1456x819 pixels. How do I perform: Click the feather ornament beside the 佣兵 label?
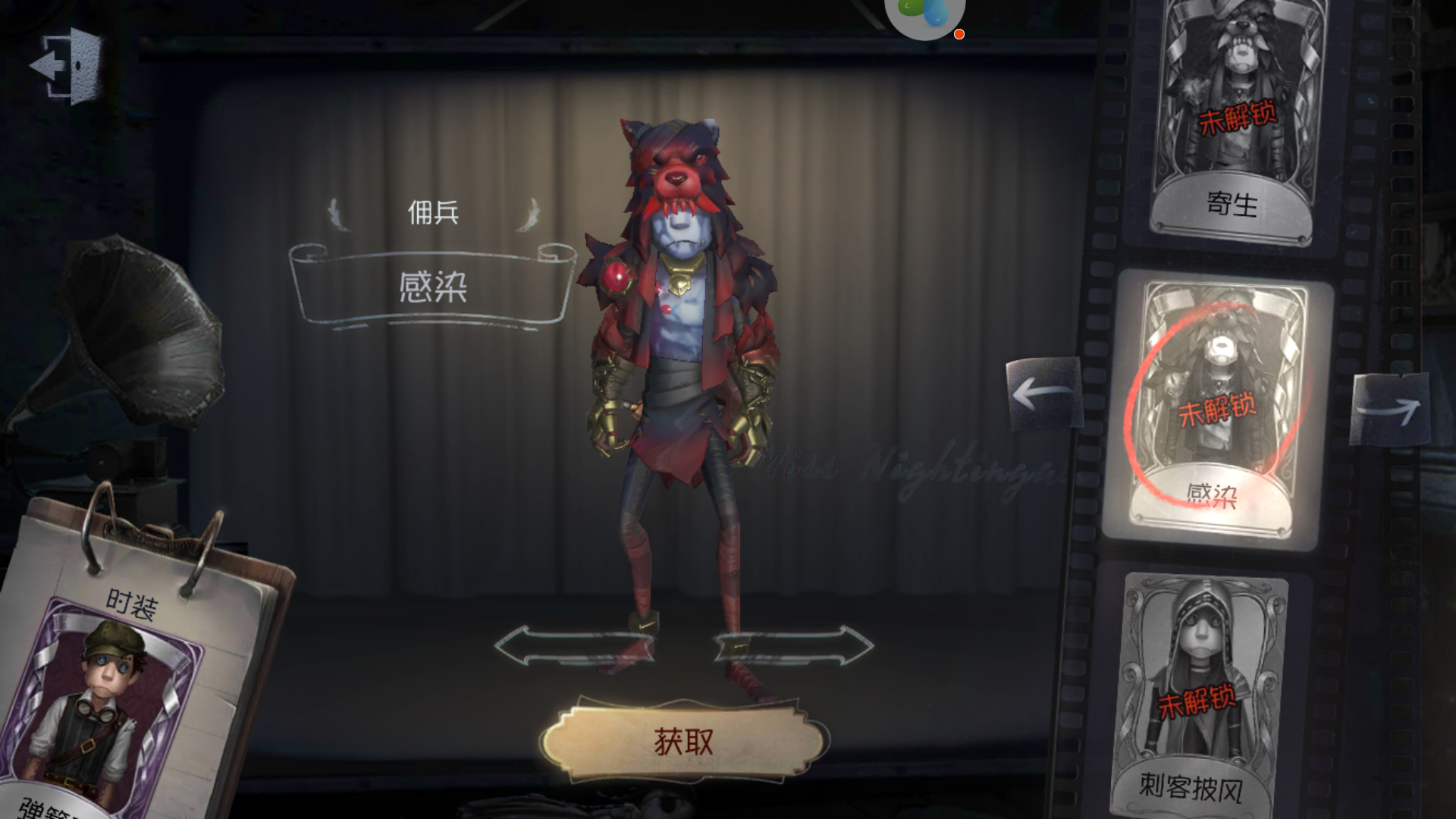[340, 216]
